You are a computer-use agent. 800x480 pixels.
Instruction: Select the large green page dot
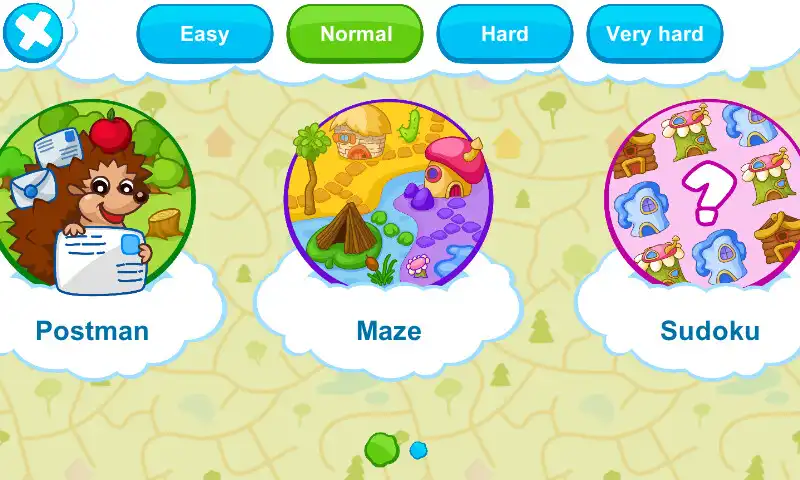[x=382, y=449]
